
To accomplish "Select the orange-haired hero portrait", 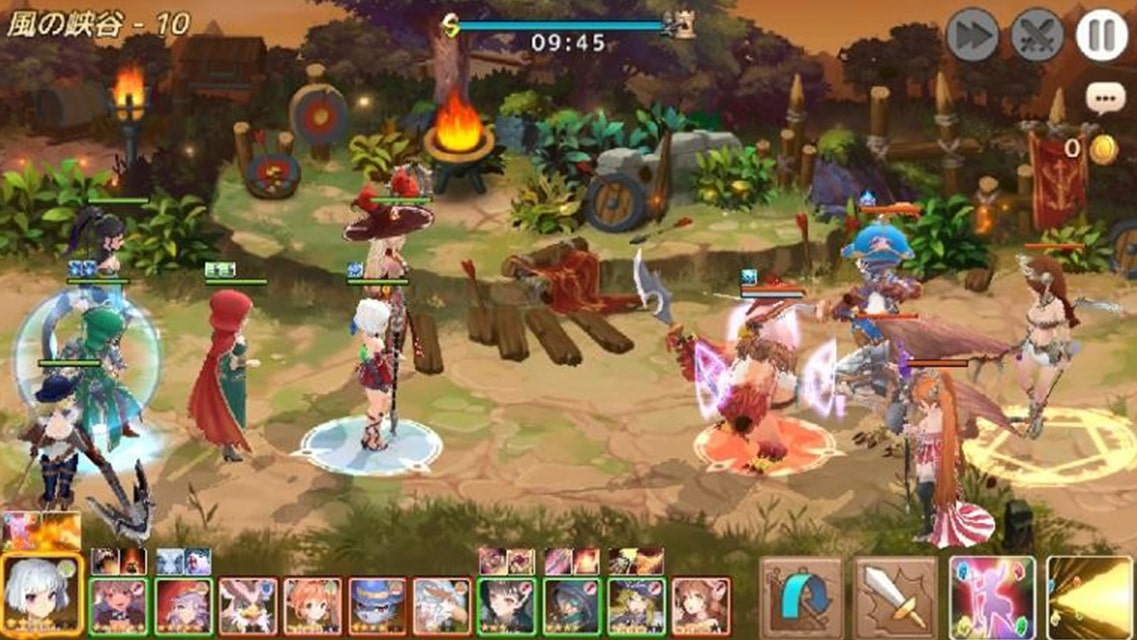I will tap(312, 606).
